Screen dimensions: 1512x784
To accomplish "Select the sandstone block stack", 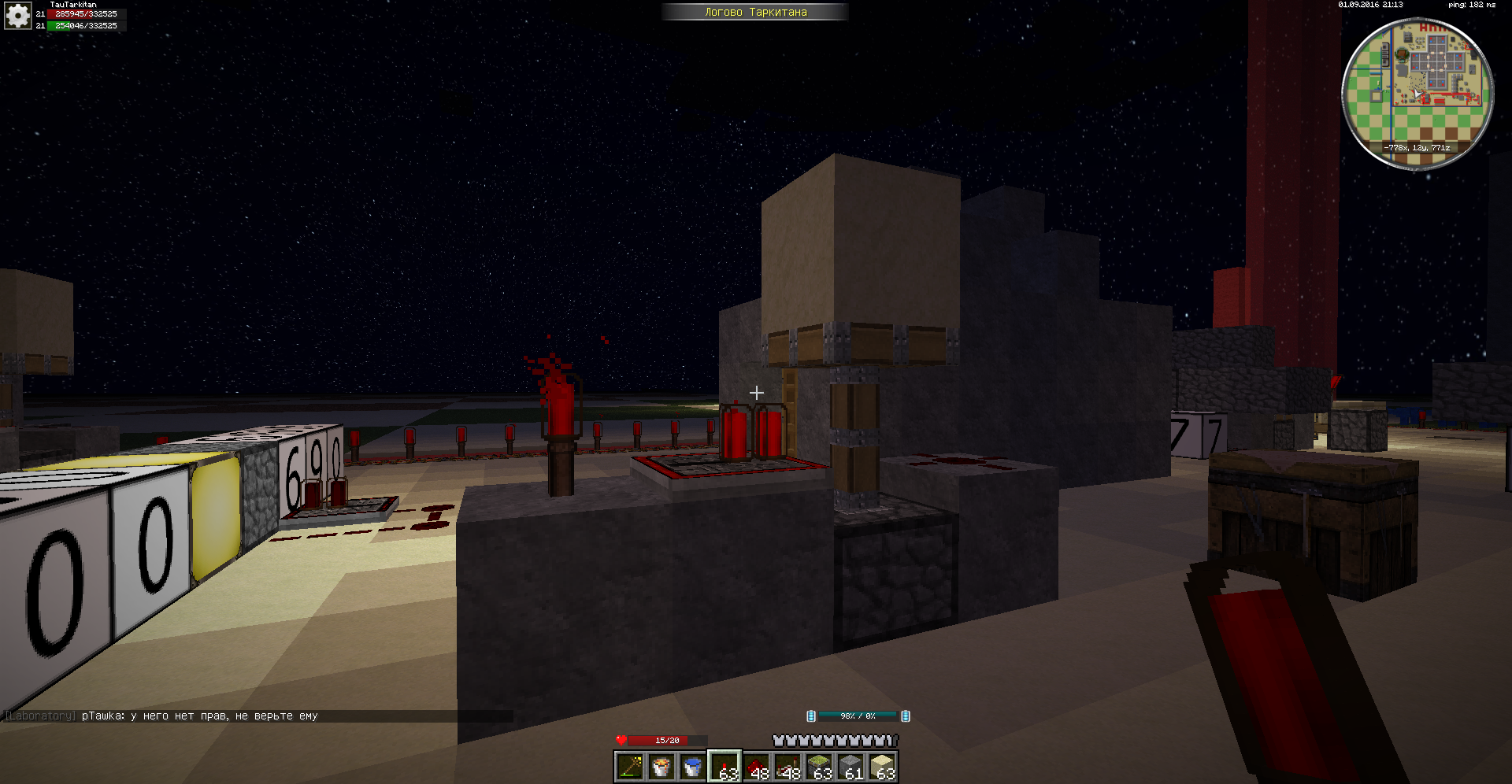I will pyautogui.click(x=882, y=767).
